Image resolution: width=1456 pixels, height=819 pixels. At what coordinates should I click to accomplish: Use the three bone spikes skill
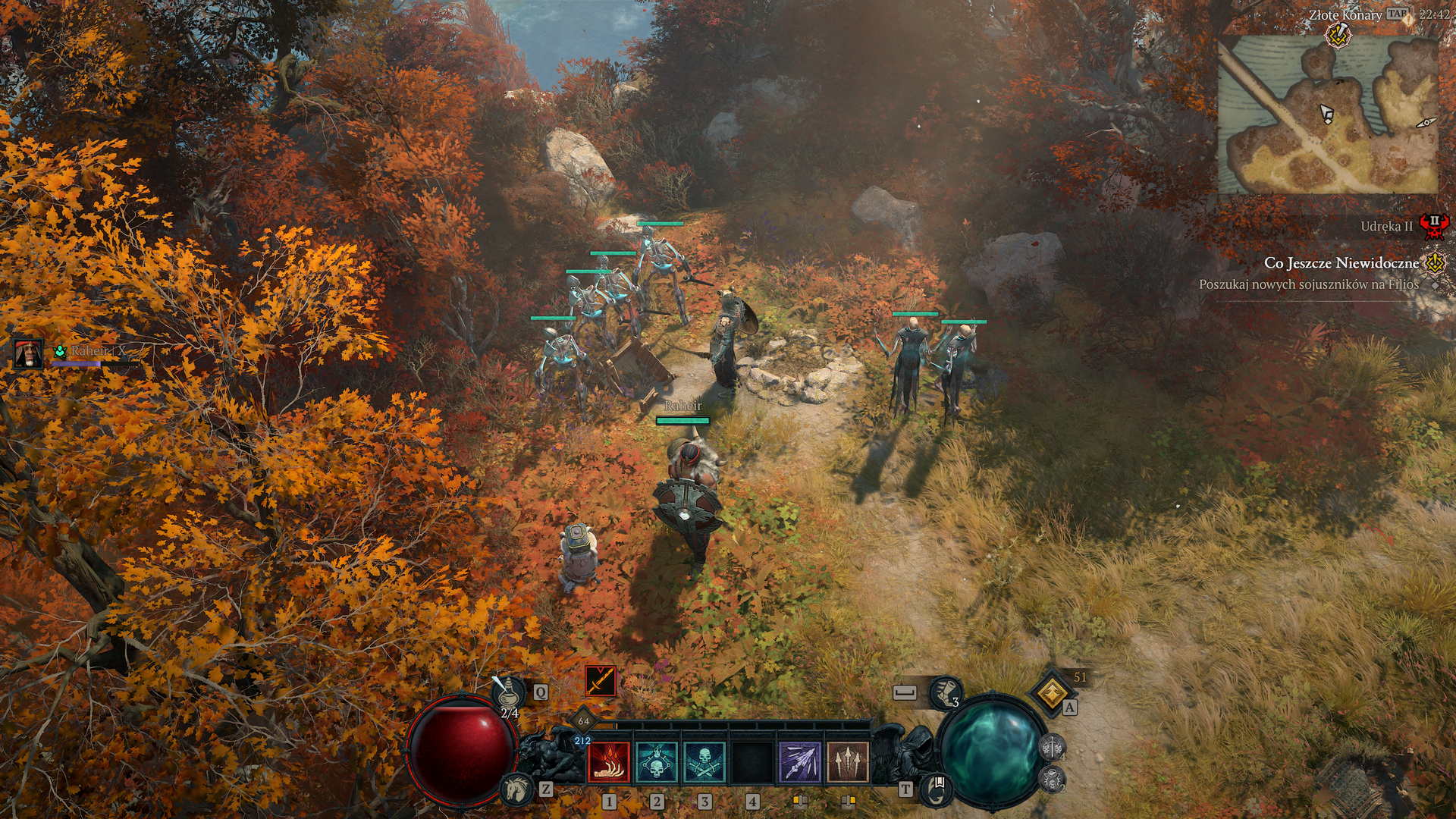[x=847, y=762]
